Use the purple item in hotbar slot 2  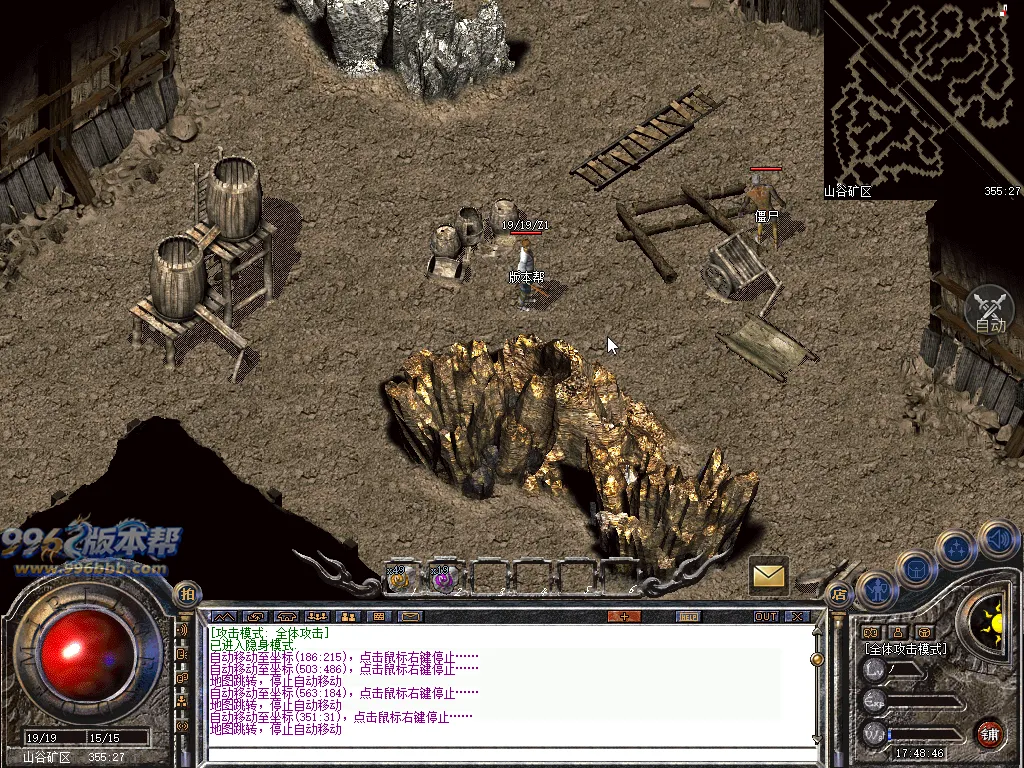(441, 577)
